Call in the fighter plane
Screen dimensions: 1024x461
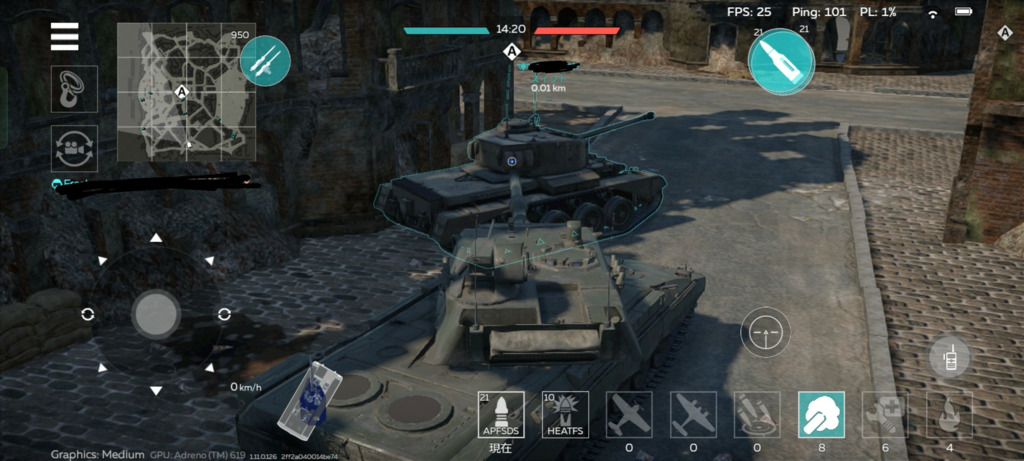click(x=629, y=415)
